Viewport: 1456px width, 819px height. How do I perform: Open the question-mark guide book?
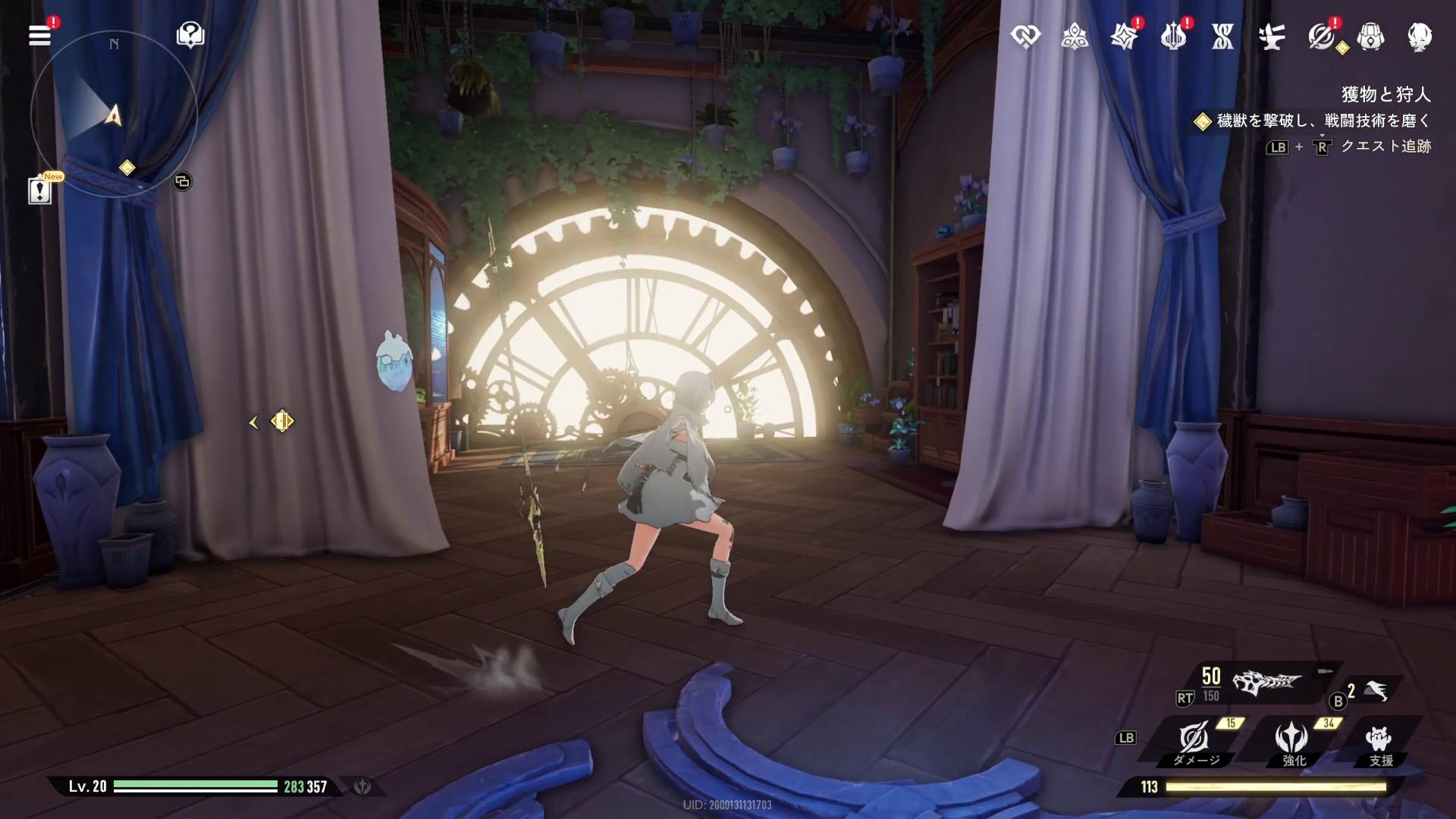pos(190,35)
